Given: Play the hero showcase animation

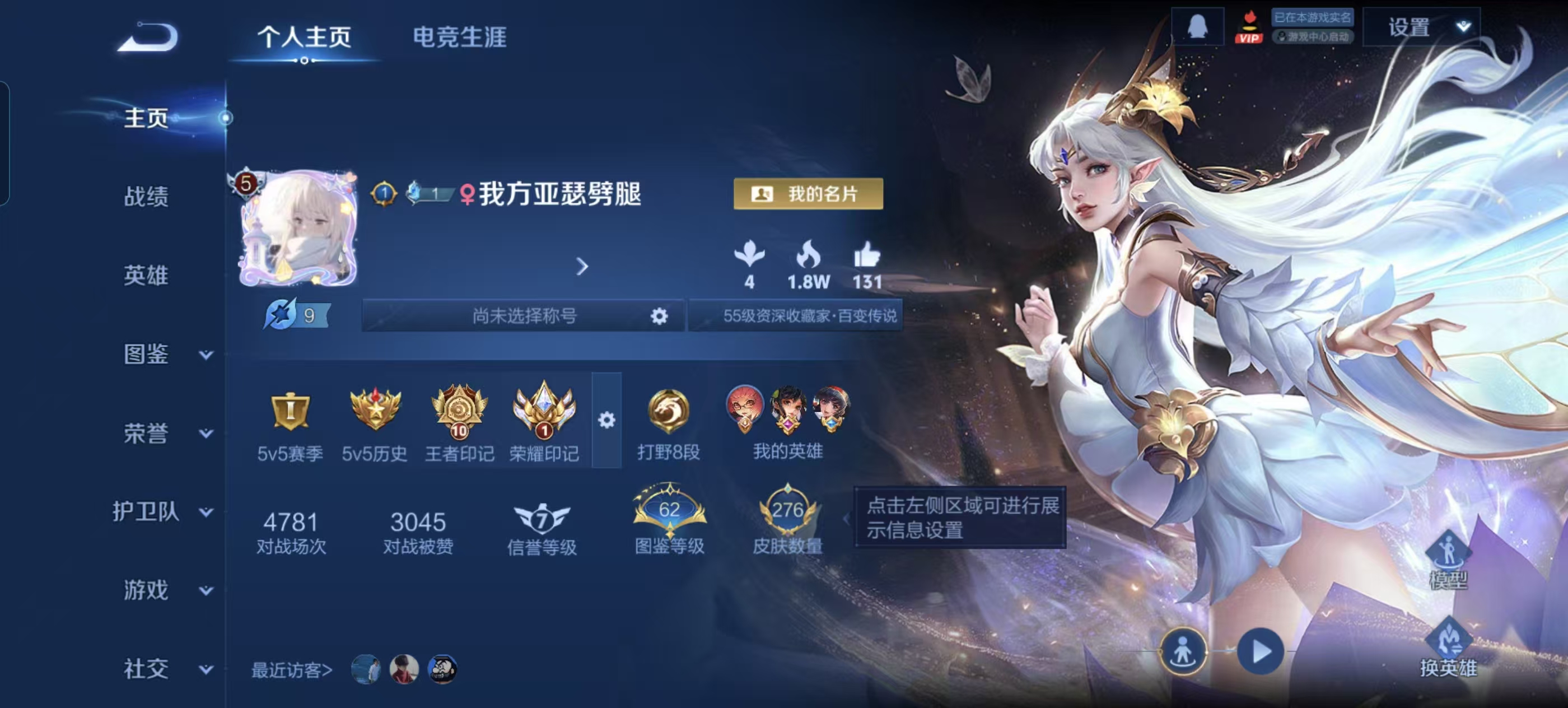Looking at the screenshot, I should point(1261,651).
